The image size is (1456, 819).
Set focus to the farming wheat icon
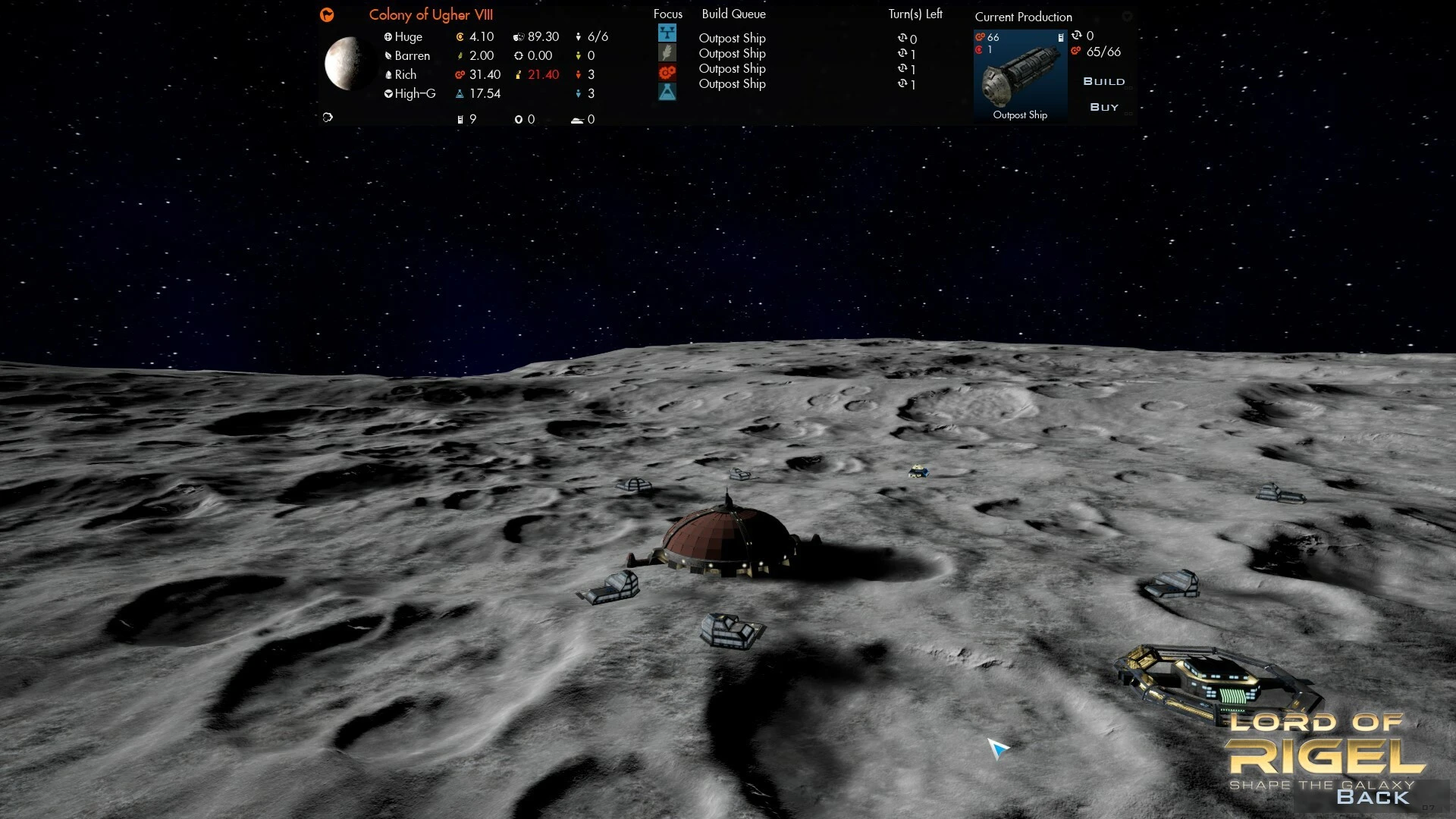[667, 53]
